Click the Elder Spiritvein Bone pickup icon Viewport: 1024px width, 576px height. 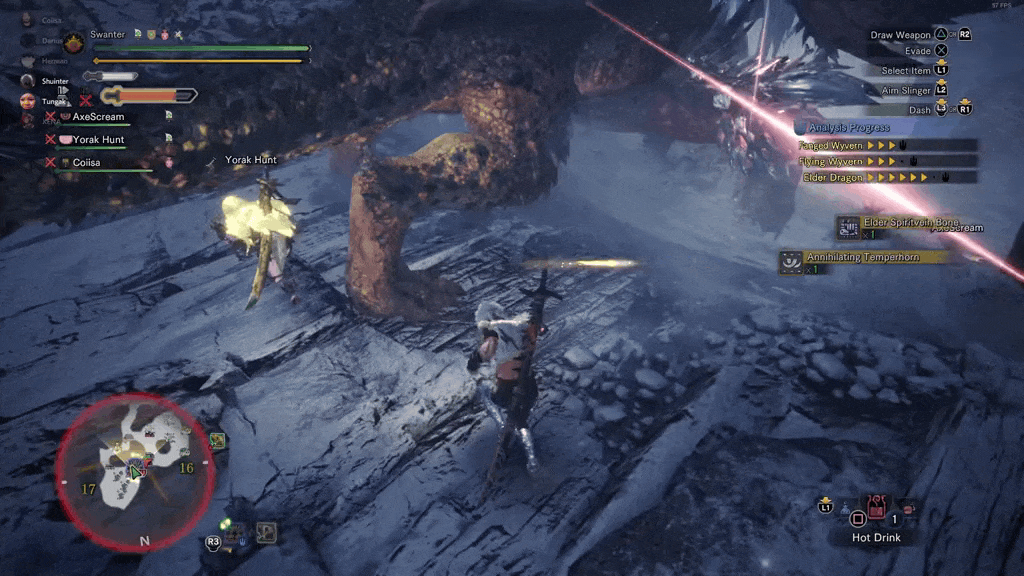click(x=849, y=228)
